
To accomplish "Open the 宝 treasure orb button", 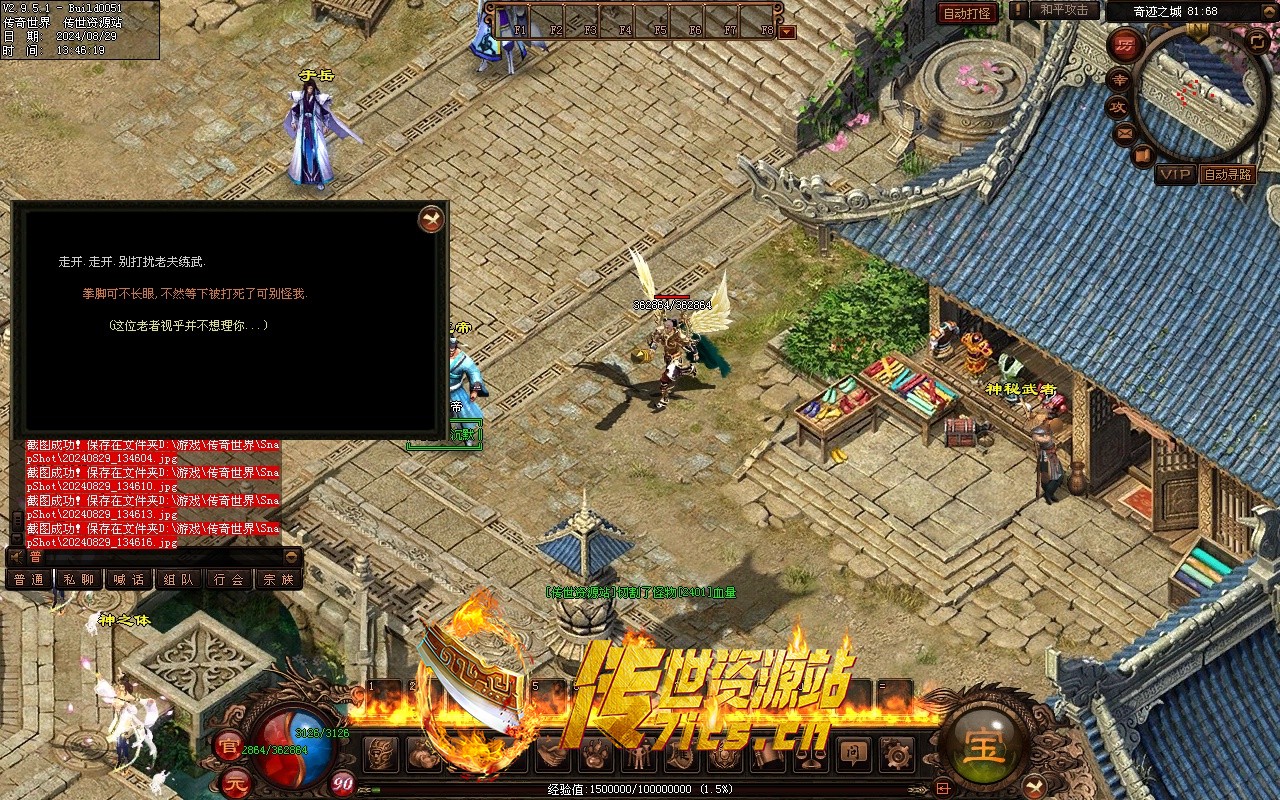I will 985,747.
